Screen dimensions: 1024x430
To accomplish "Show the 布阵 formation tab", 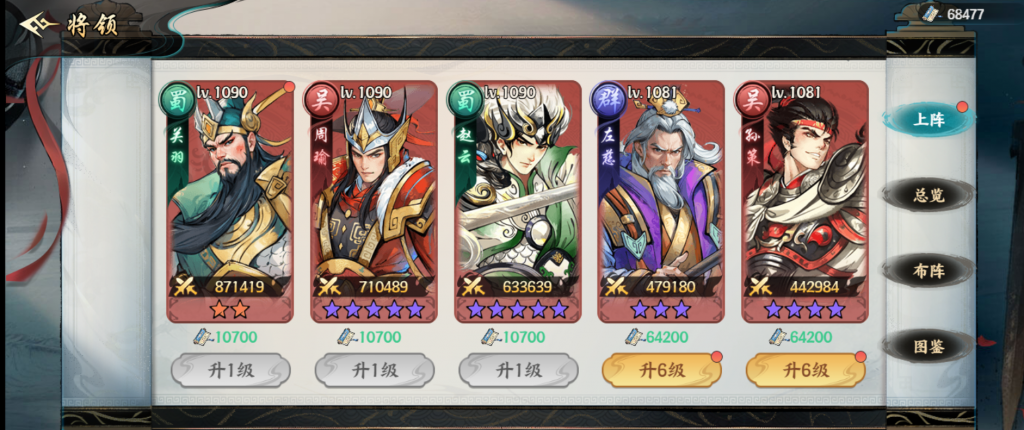I will 927,270.
